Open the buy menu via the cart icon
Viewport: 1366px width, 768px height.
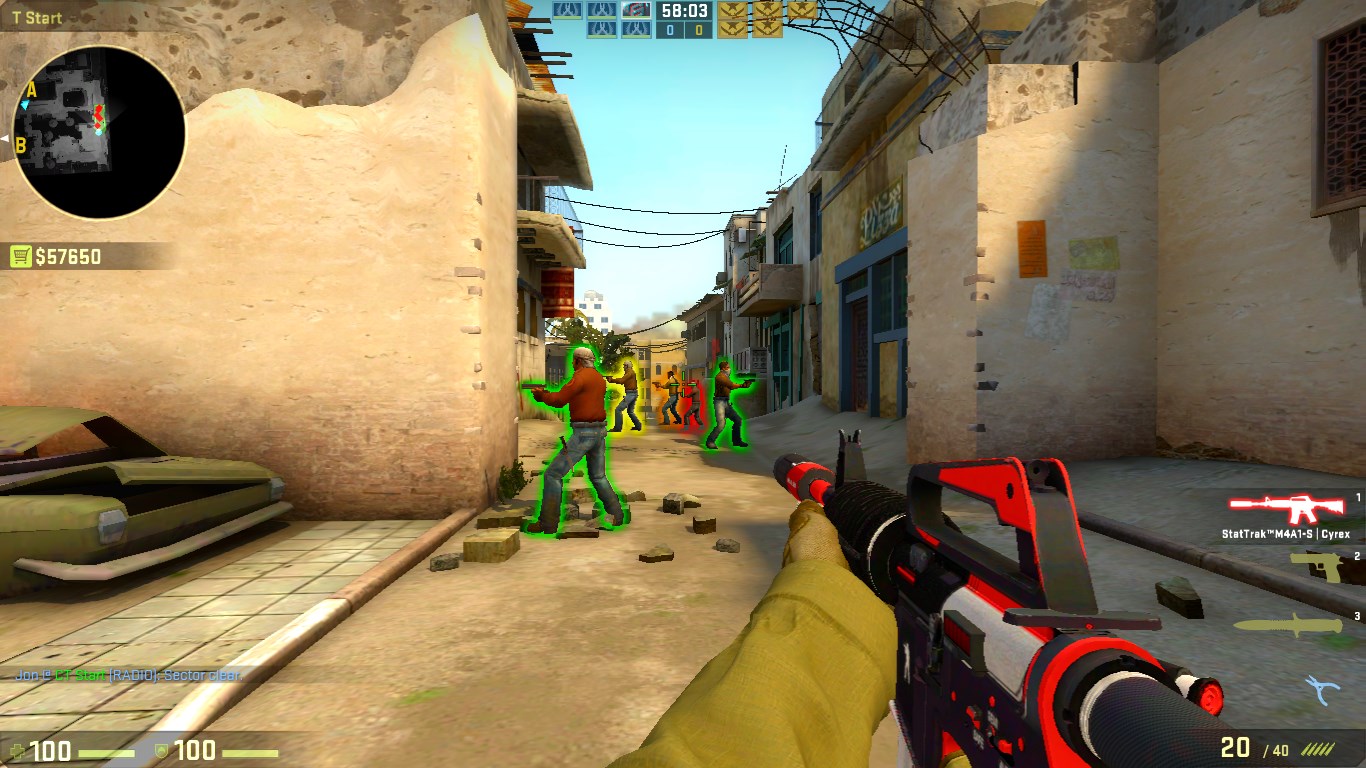20,257
